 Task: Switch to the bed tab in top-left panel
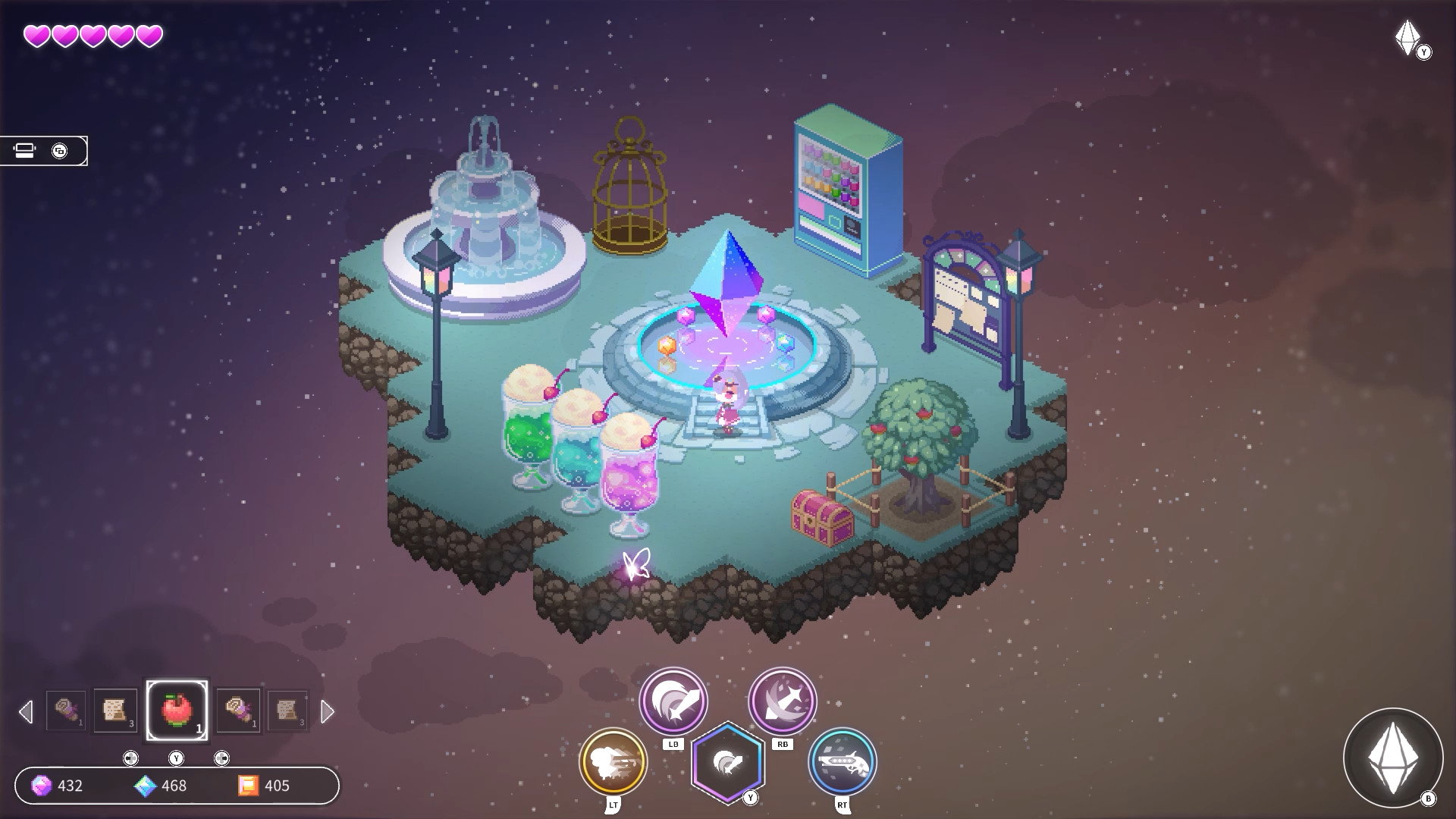tap(25, 149)
